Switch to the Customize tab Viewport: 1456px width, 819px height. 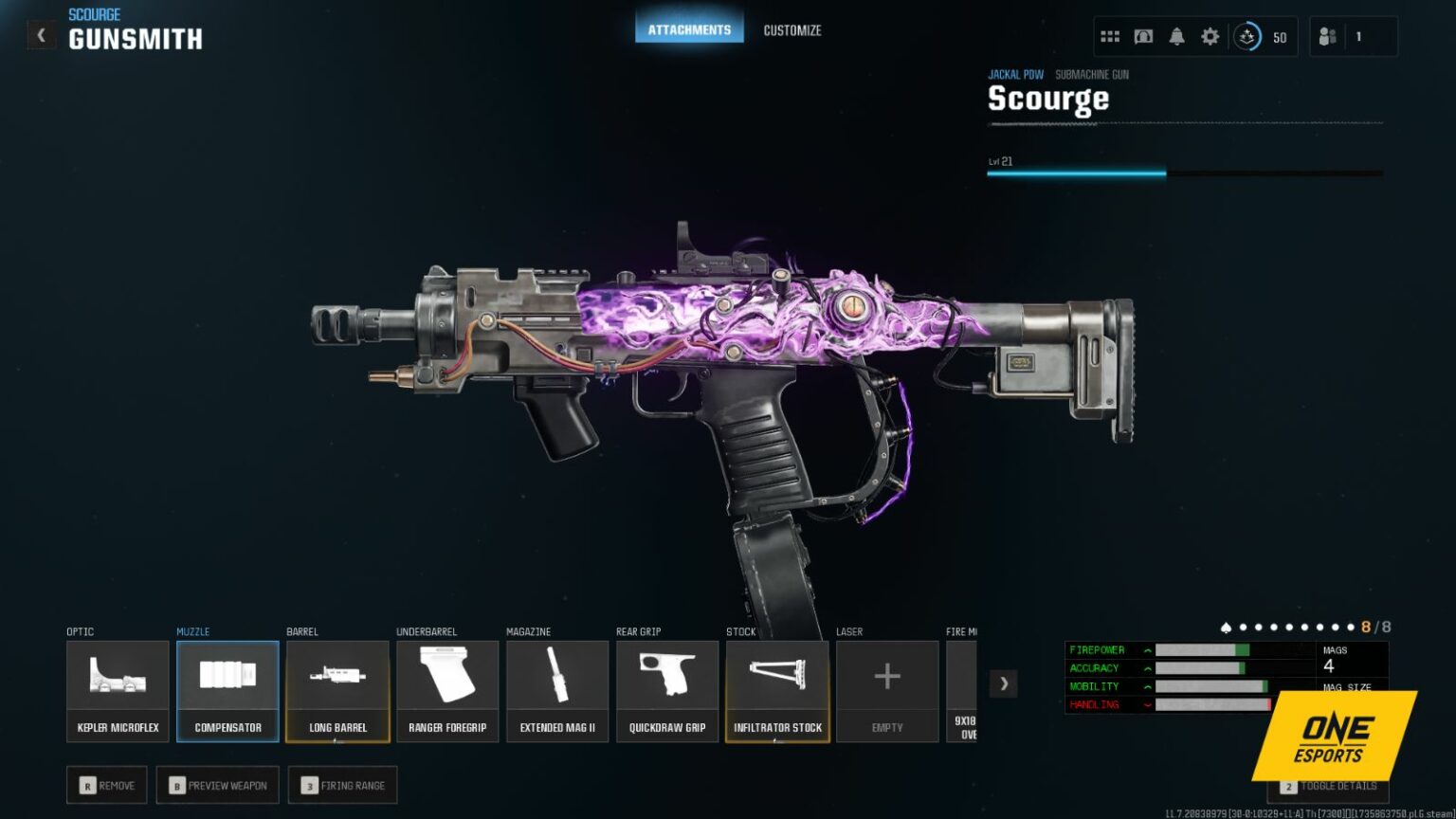point(792,29)
